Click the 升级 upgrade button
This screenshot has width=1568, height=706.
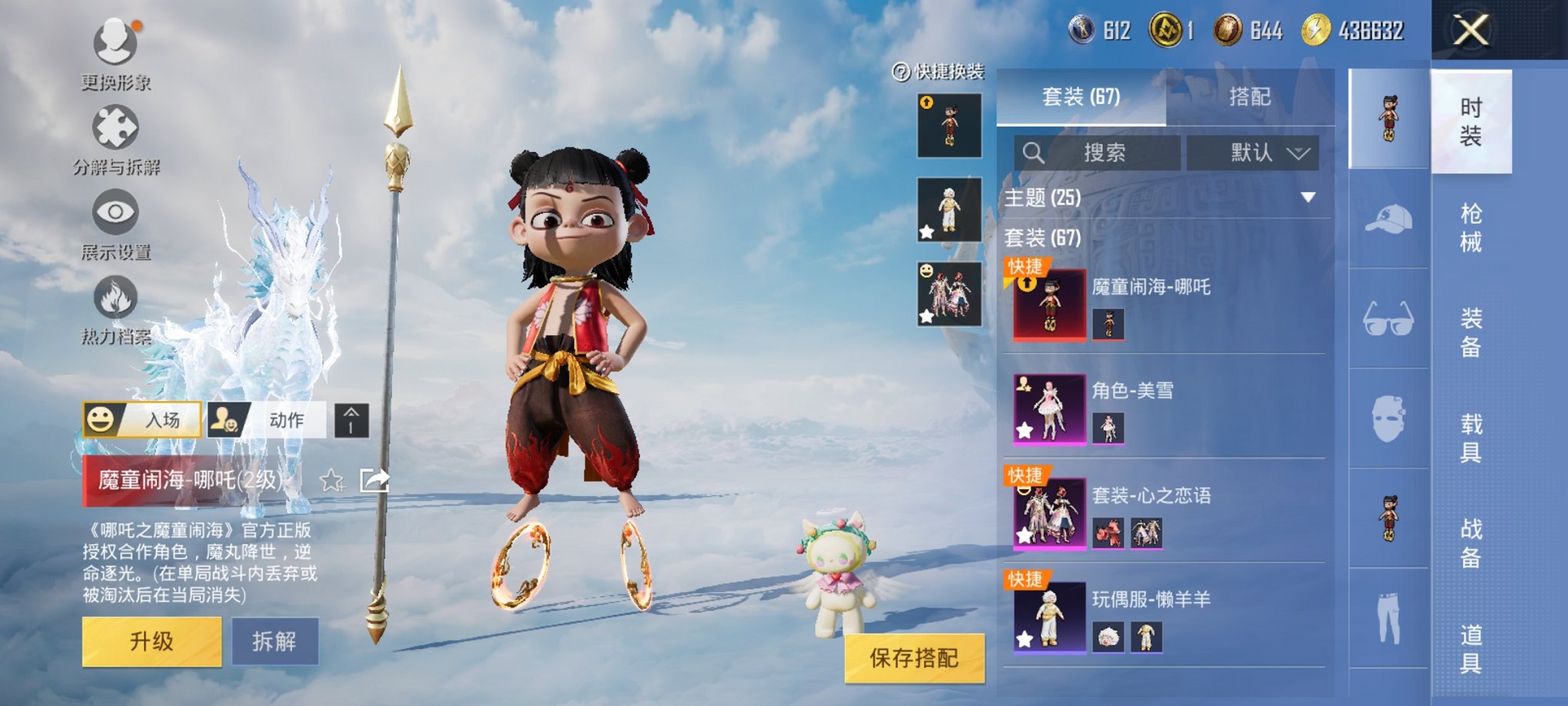(151, 641)
